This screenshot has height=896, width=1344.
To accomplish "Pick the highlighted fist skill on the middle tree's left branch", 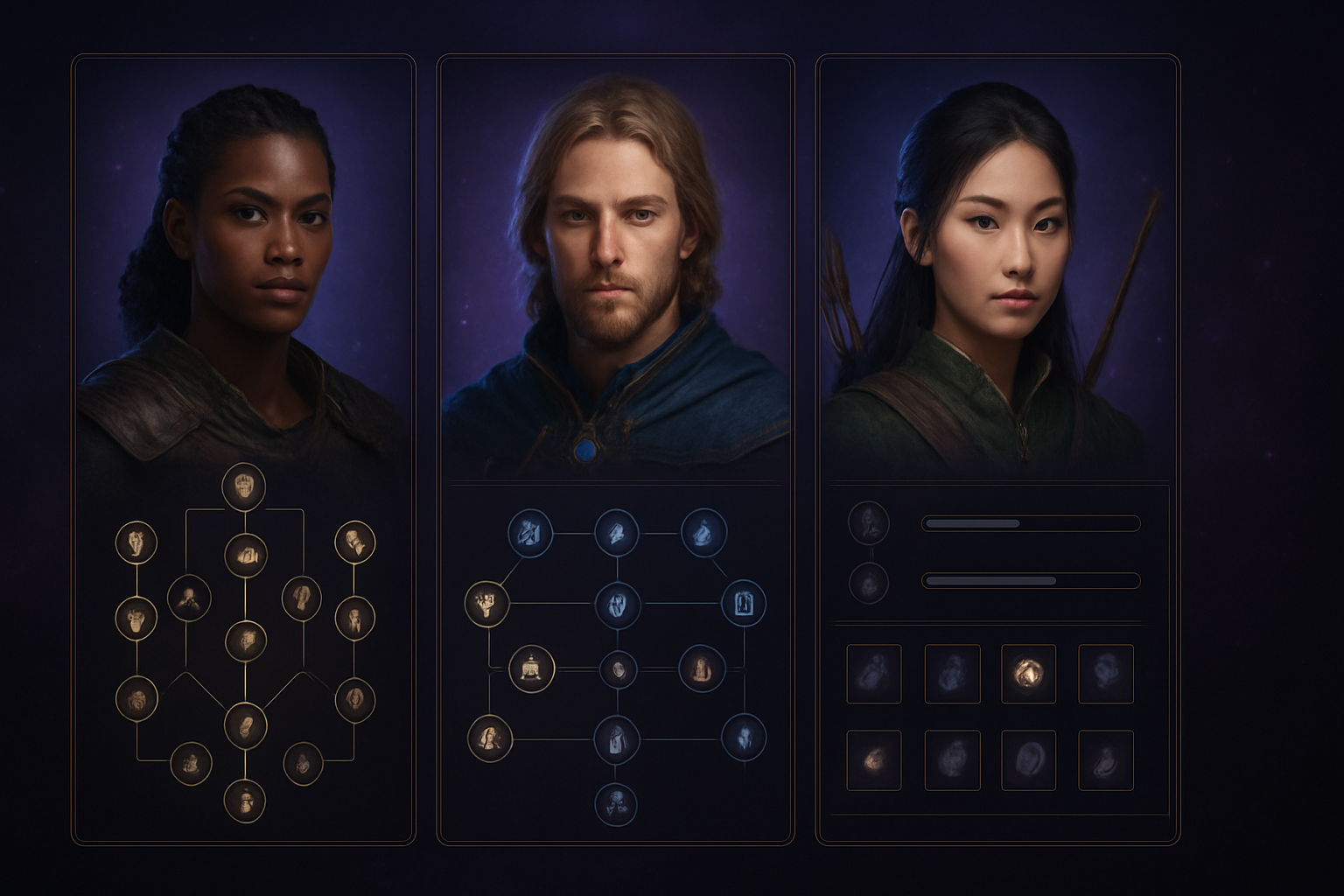I will [x=486, y=604].
